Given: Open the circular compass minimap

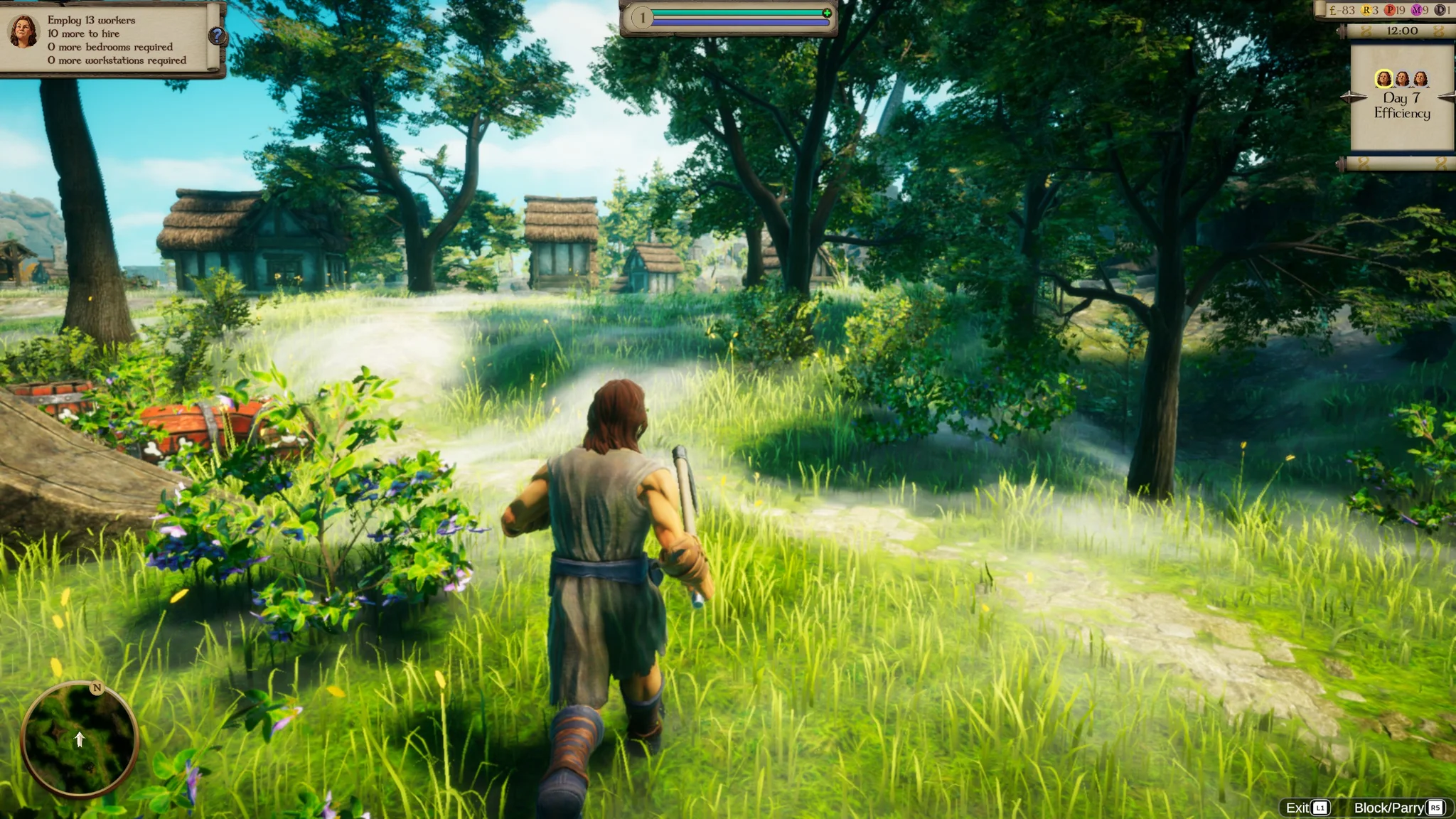Looking at the screenshot, I should point(79,739).
